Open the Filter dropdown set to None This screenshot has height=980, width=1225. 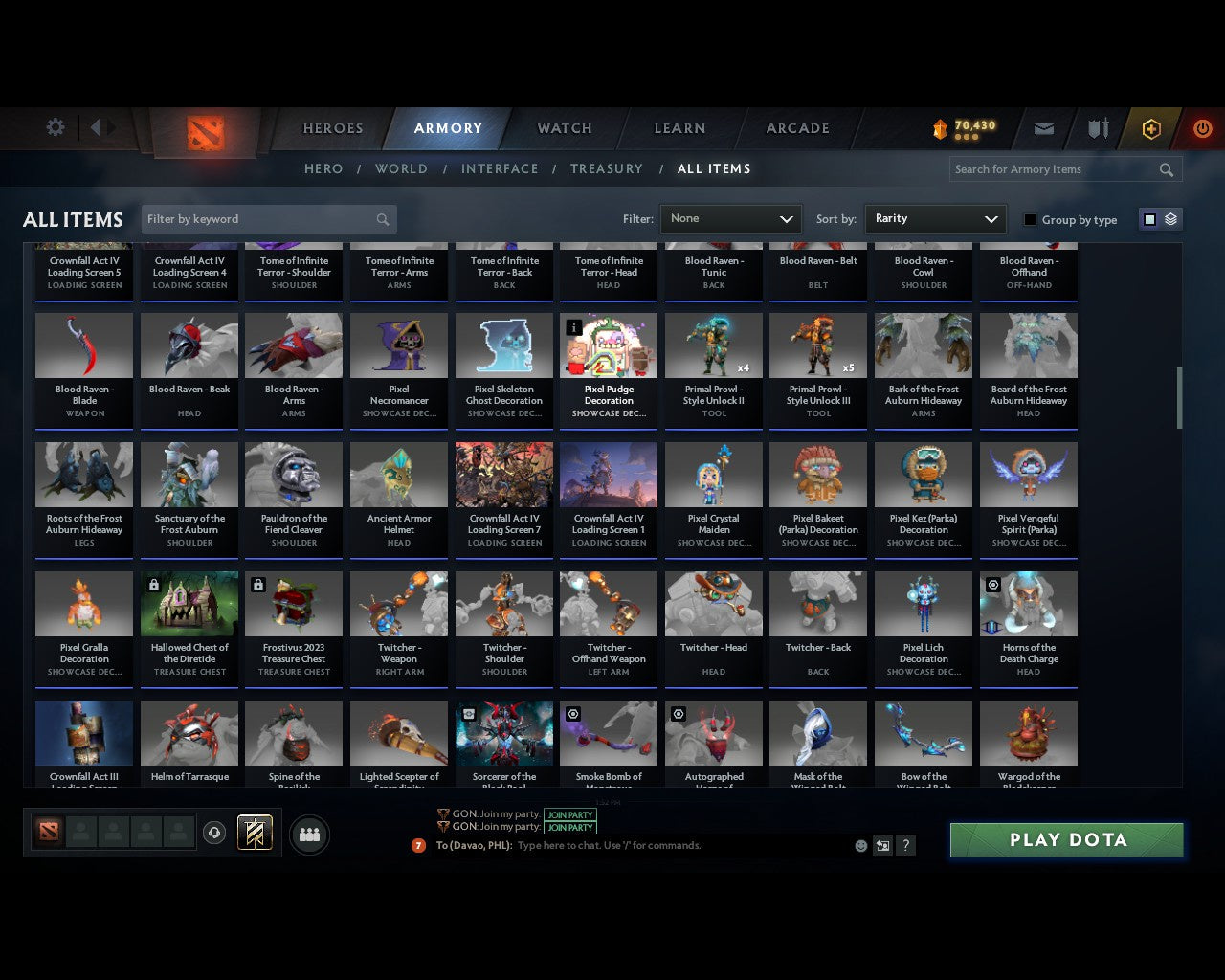730,218
